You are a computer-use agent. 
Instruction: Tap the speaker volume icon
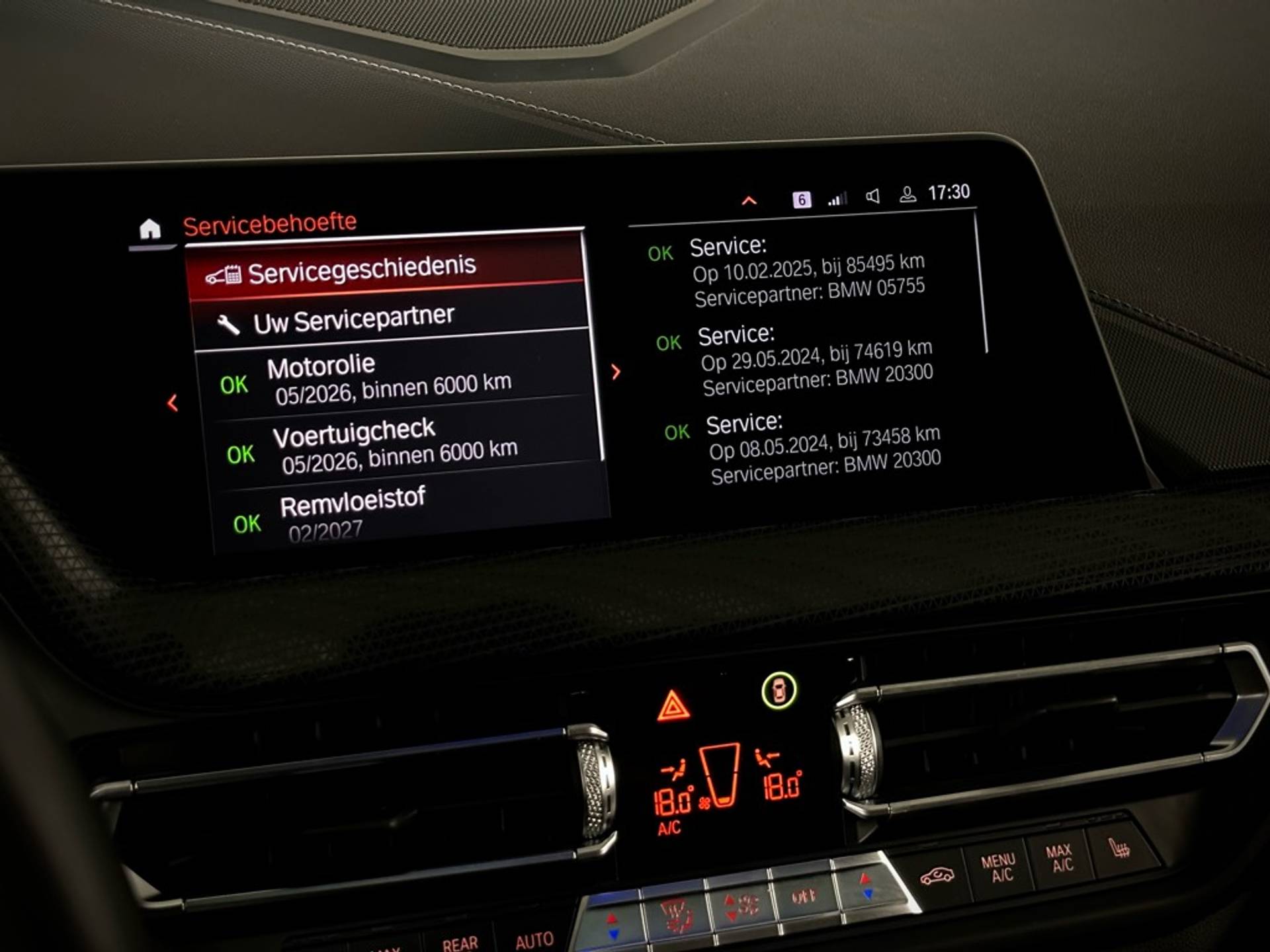(872, 196)
